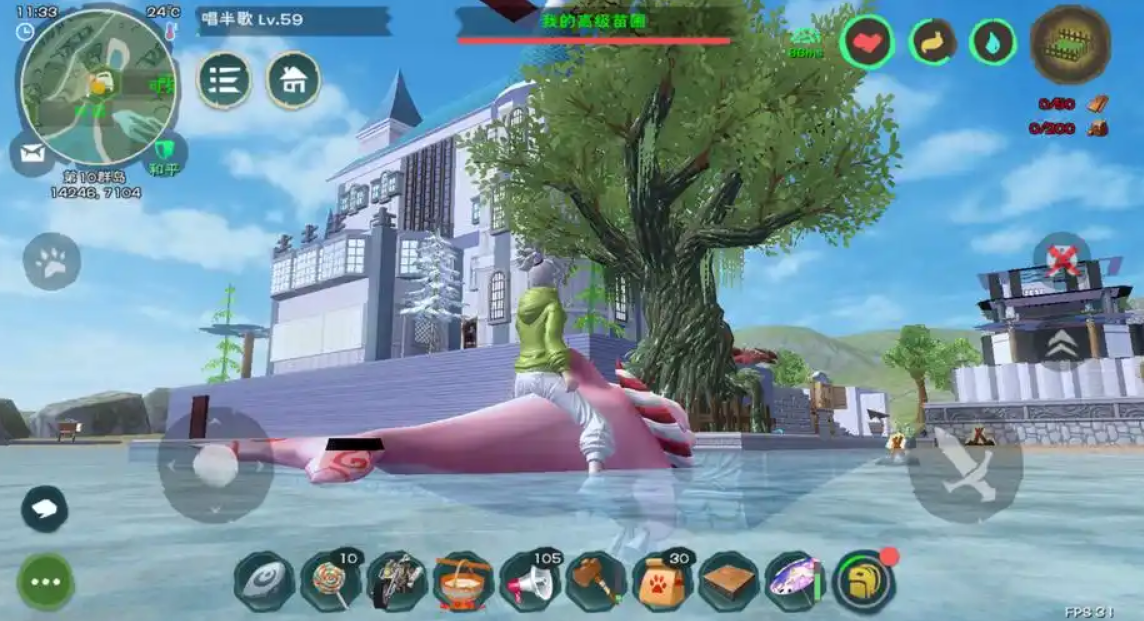Toggle the 和平 peace mode shield

(165, 155)
